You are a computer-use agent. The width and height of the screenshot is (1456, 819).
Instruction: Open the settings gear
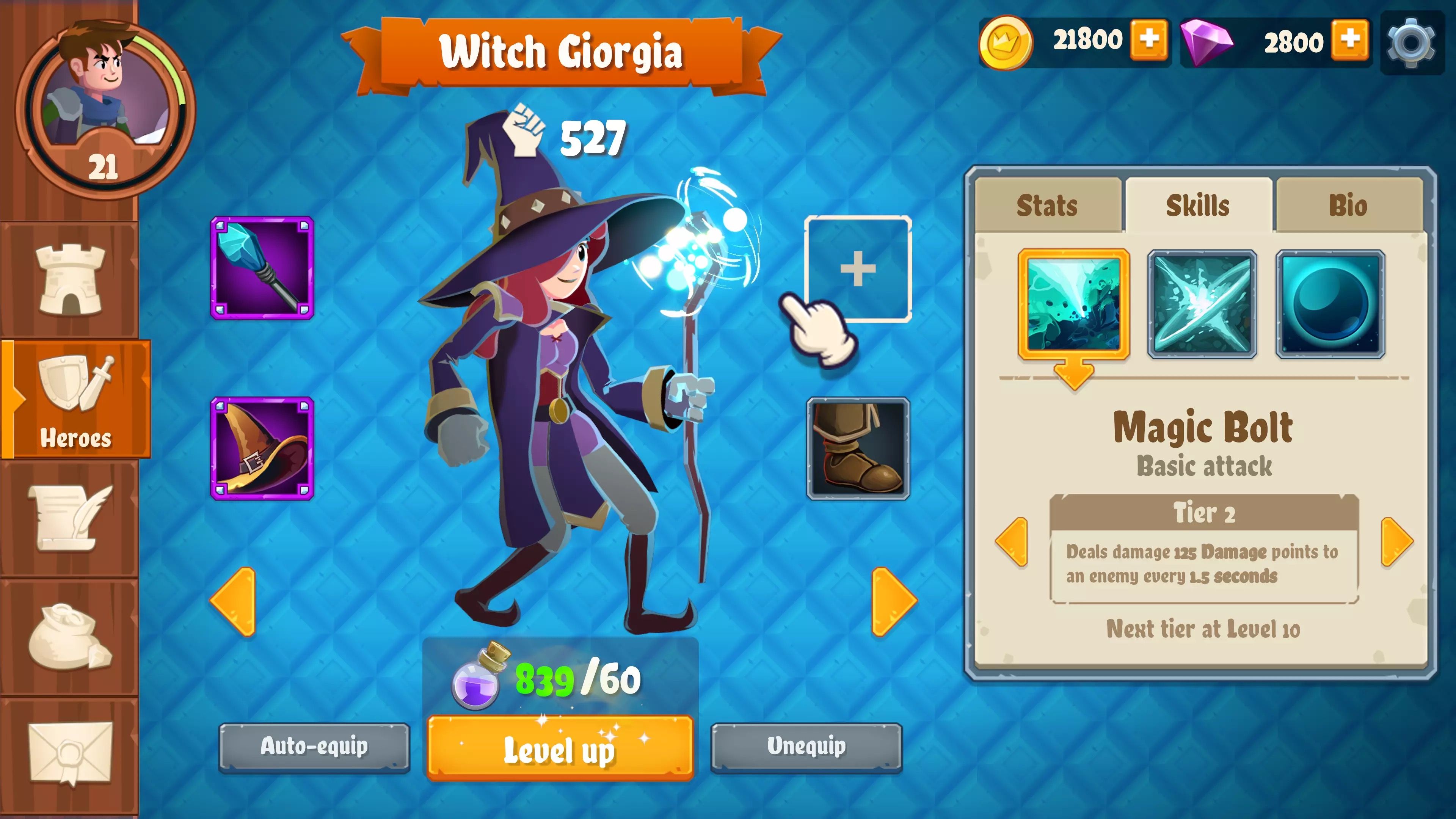pyautogui.click(x=1411, y=42)
